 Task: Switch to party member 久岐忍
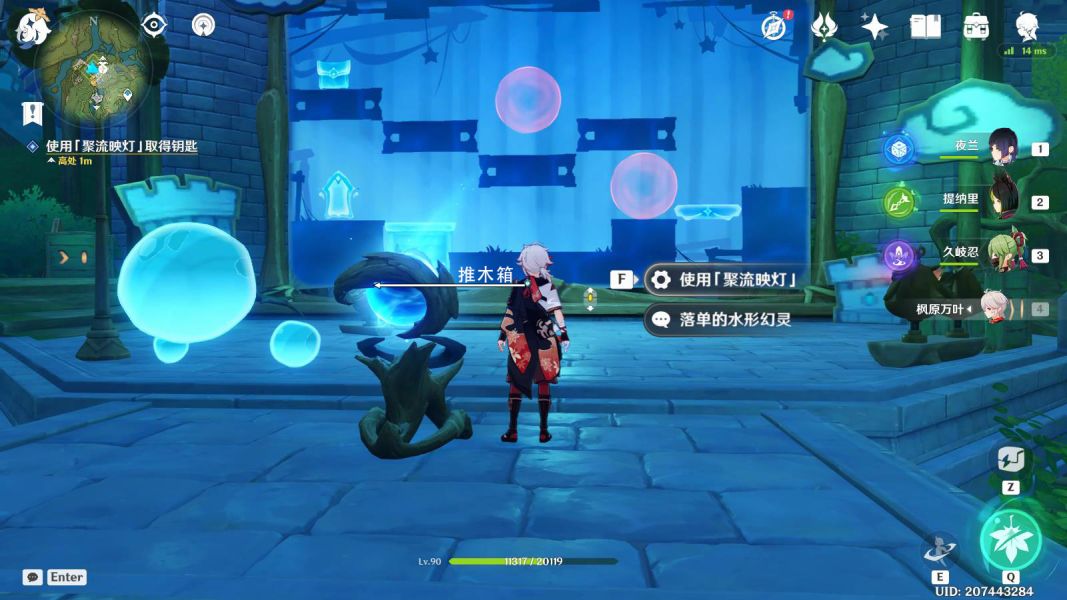pos(1002,254)
